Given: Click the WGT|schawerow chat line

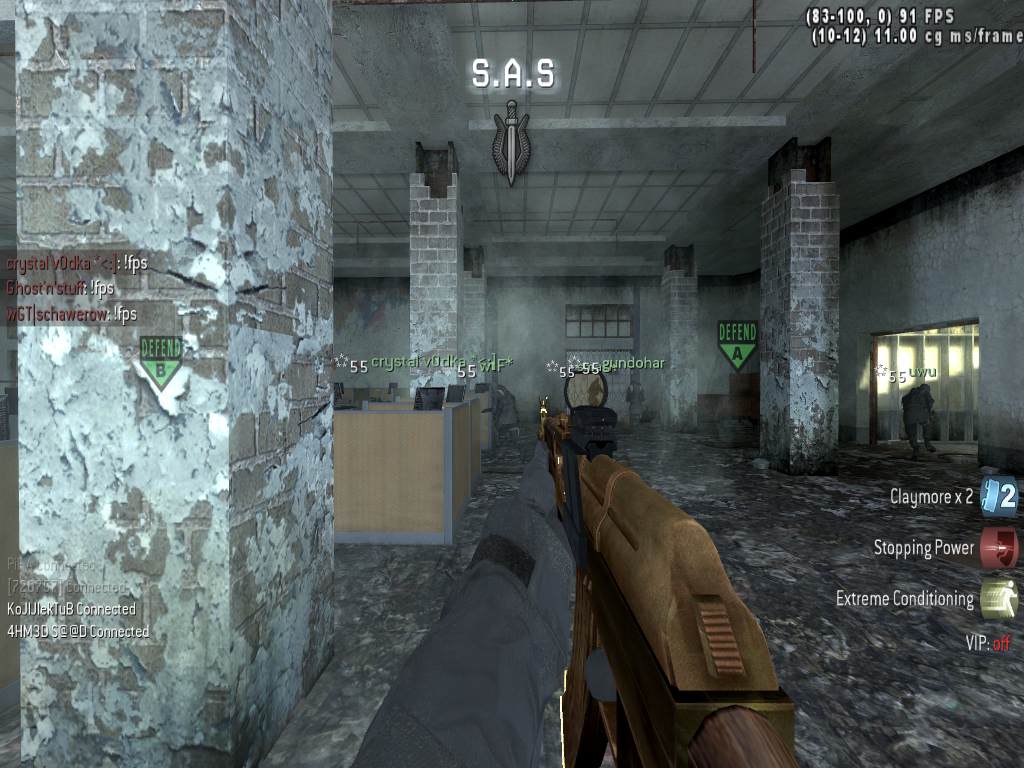Looking at the screenshot, I should point(71,314).
